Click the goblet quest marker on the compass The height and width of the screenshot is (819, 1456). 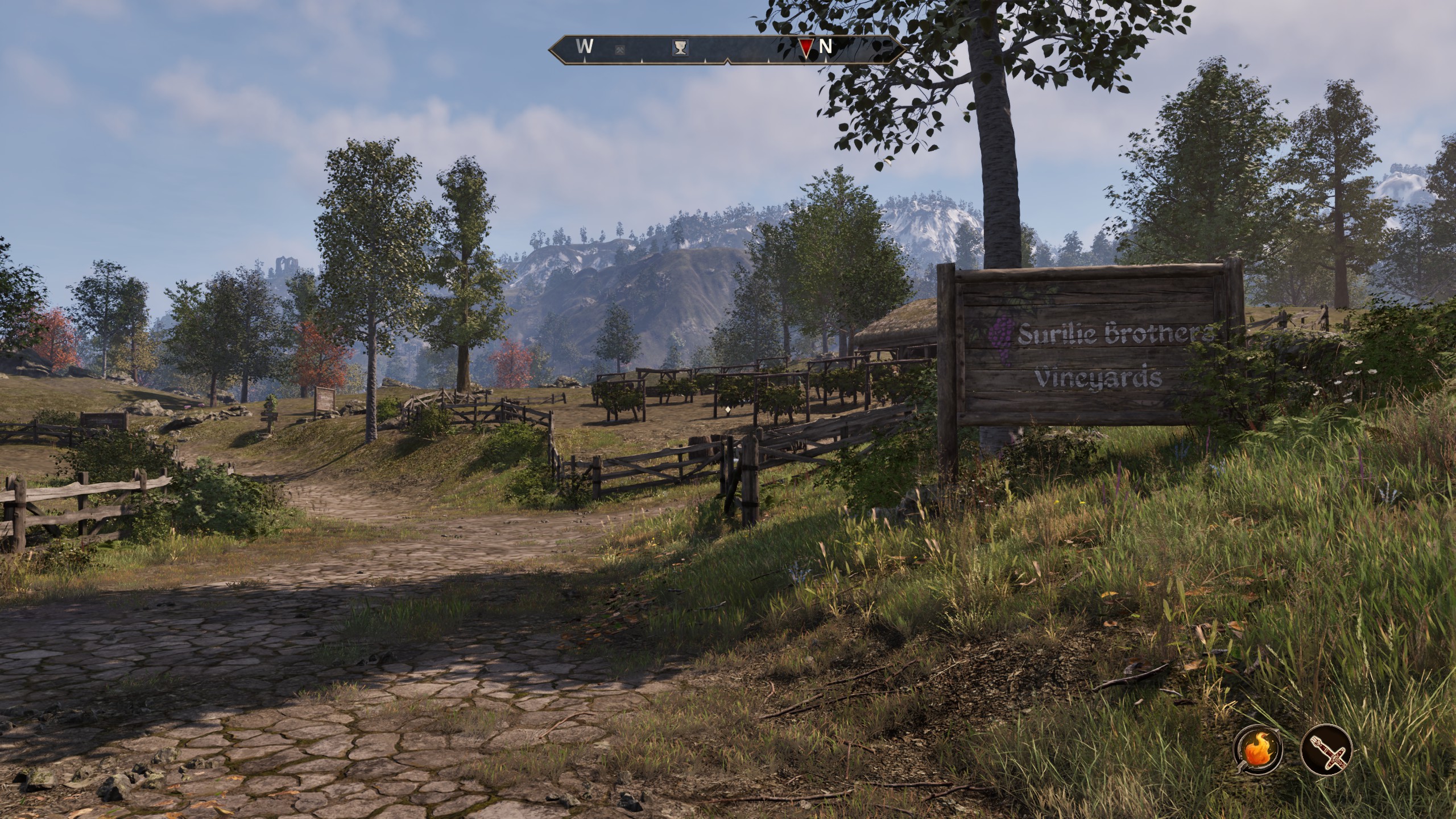tap(680, 48)
